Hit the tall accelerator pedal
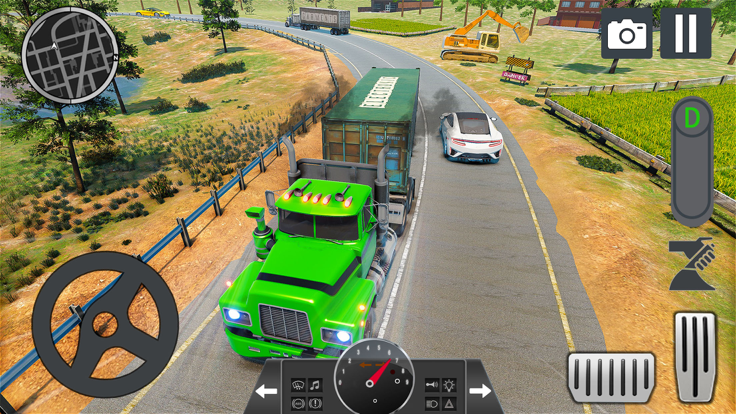The image size is (736, 414). [694, 354]
